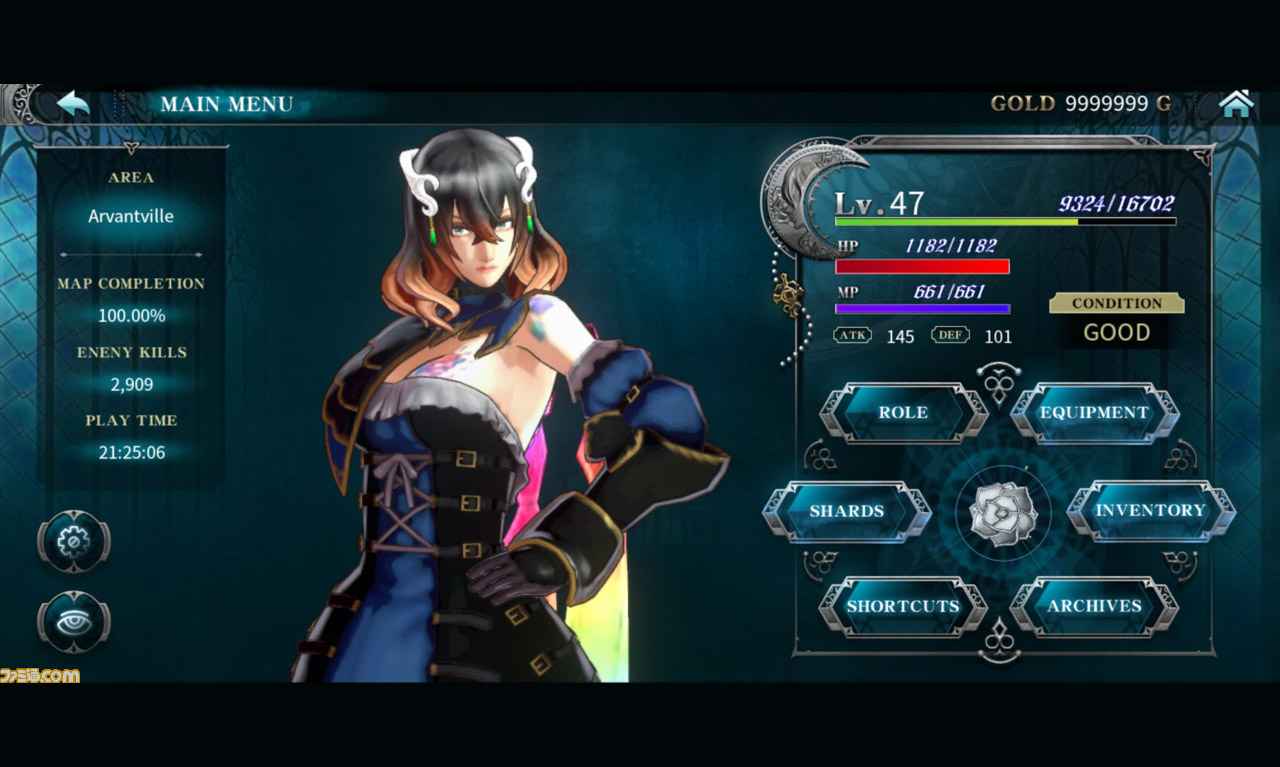Select the area name Arvantville
Screen dimensions: 1280x767
click(x=131, y=216)
